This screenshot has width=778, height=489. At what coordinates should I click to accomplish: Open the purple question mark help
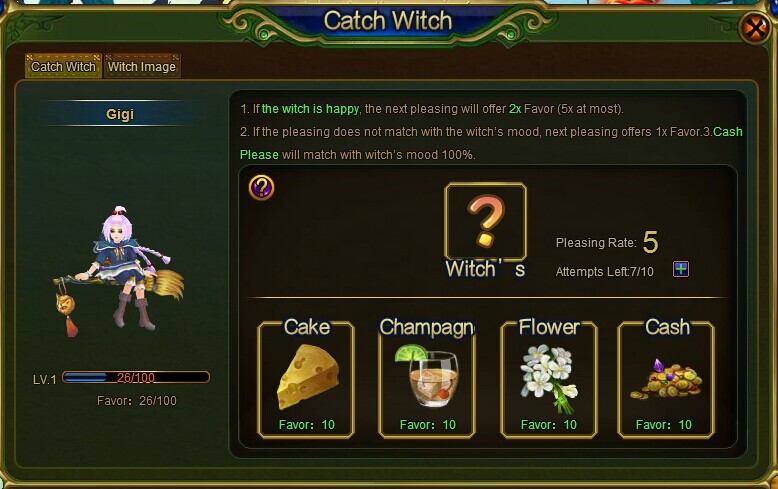[261, 187]
